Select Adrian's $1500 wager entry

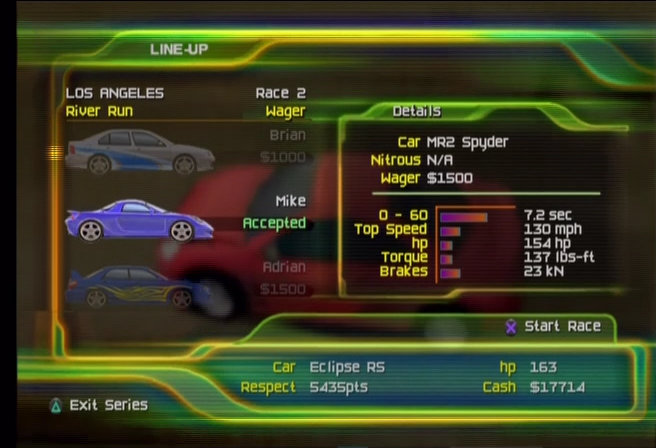(x=282, y=289)
